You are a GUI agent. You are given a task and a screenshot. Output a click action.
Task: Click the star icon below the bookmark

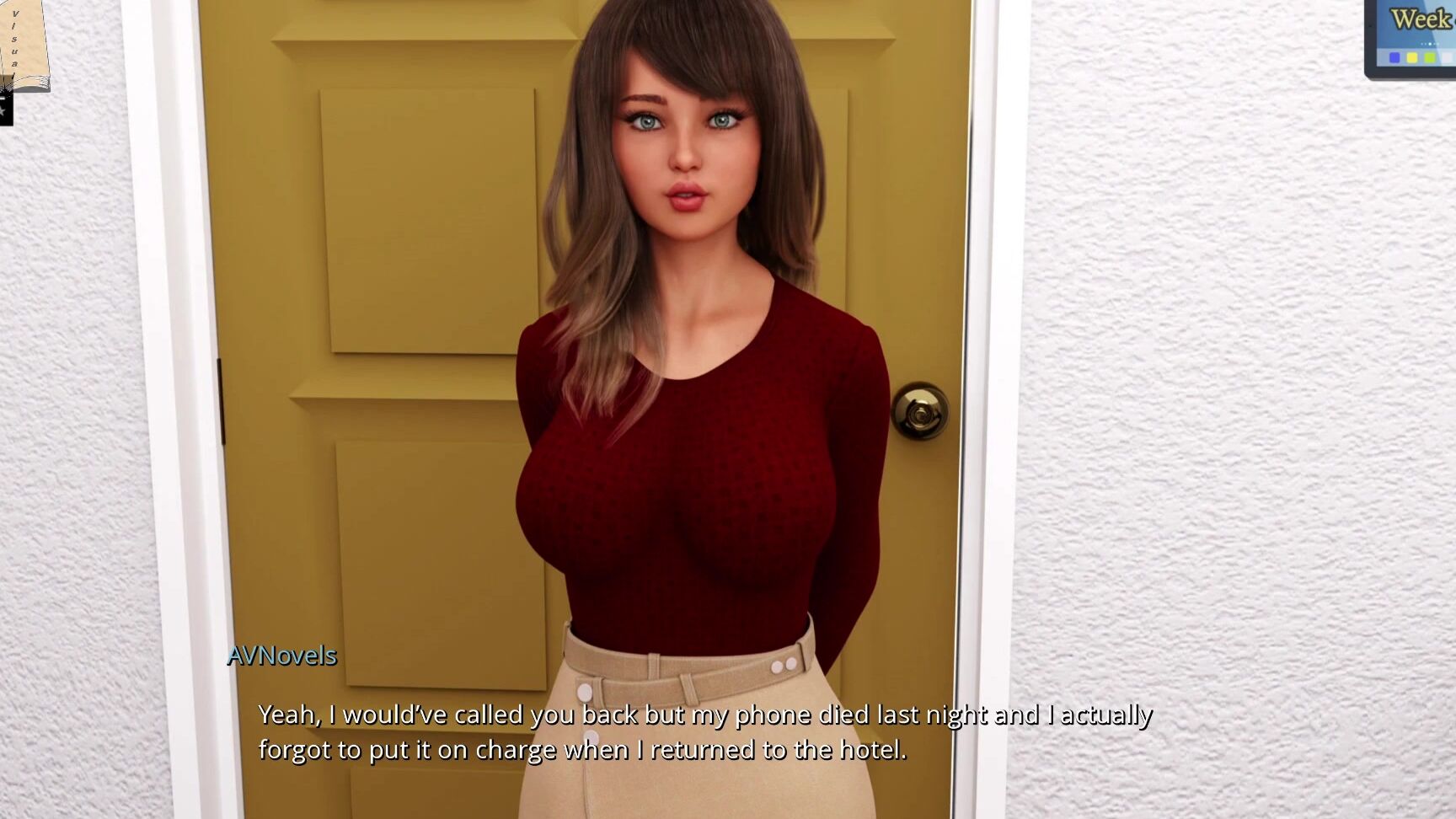[x=5, y=110]
